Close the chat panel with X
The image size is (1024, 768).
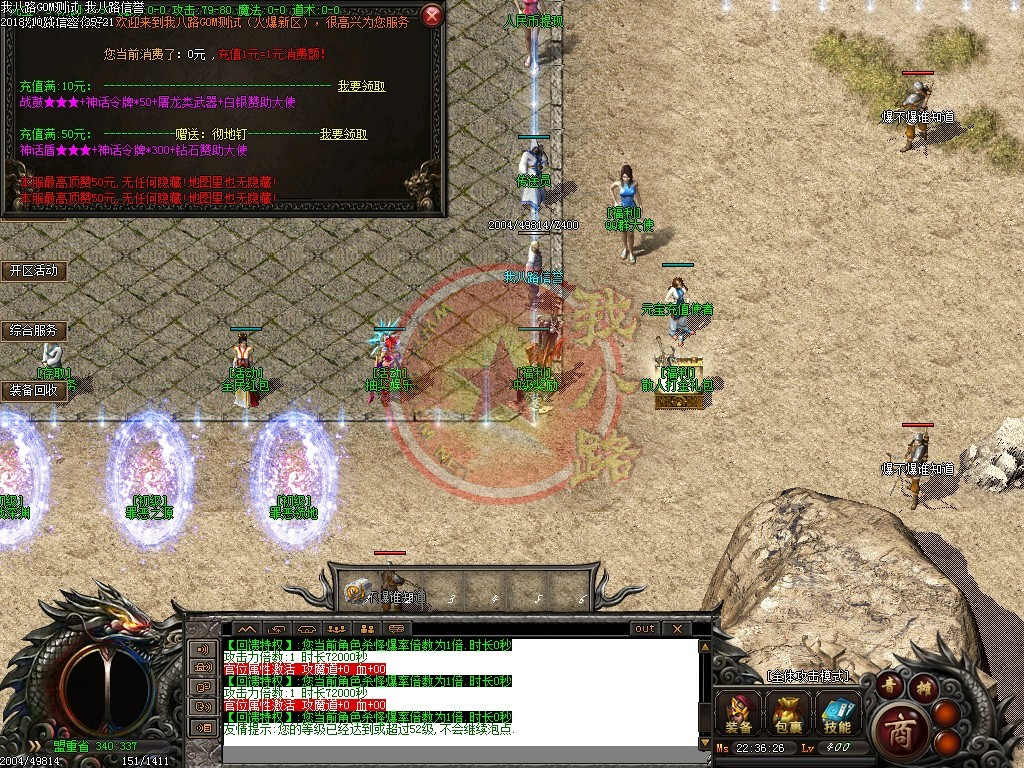[677, 629]
